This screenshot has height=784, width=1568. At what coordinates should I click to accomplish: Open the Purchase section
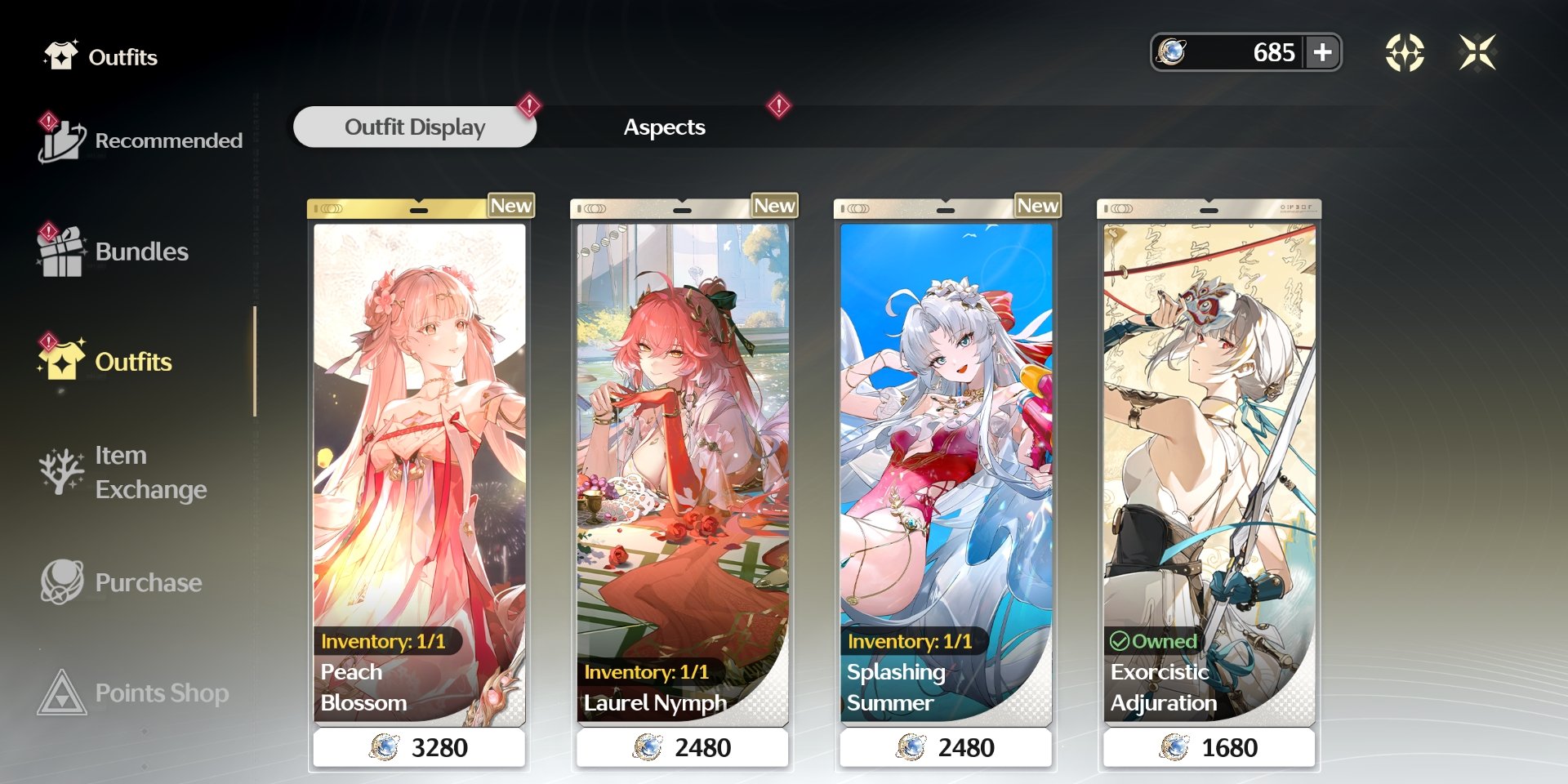click(x=122, y=582)
